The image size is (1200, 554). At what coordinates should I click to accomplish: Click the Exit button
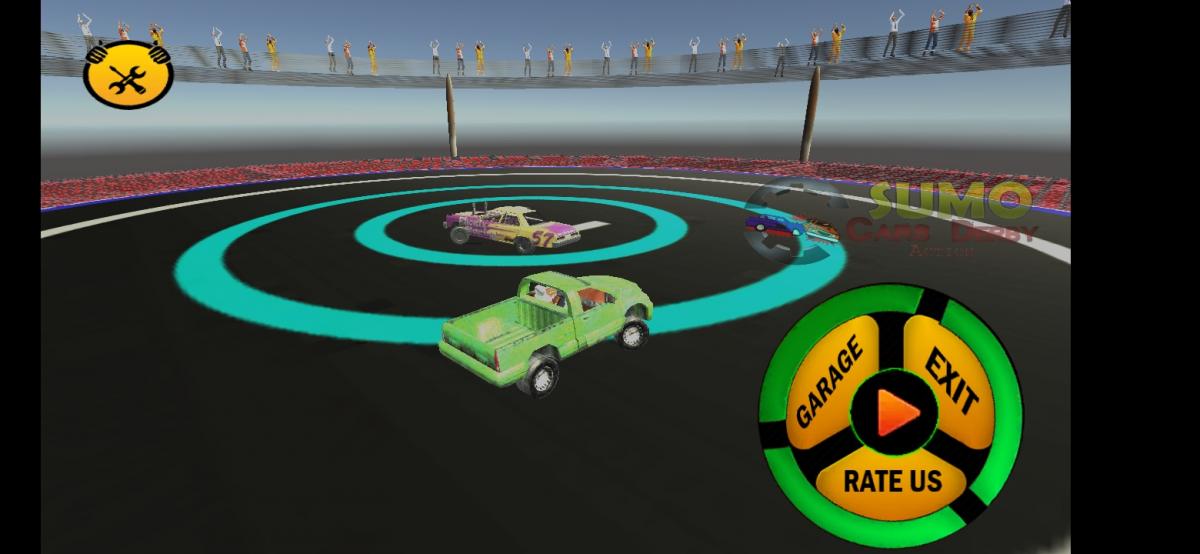click(x=950, y=380)
